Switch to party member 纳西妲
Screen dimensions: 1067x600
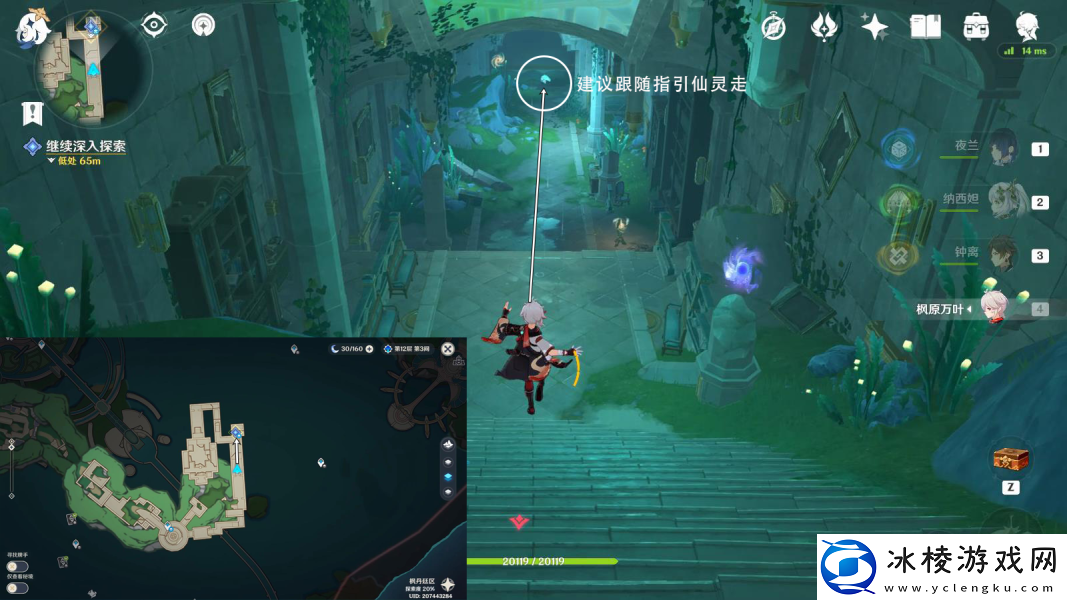pyautogui.click(x=1001, y=202)
